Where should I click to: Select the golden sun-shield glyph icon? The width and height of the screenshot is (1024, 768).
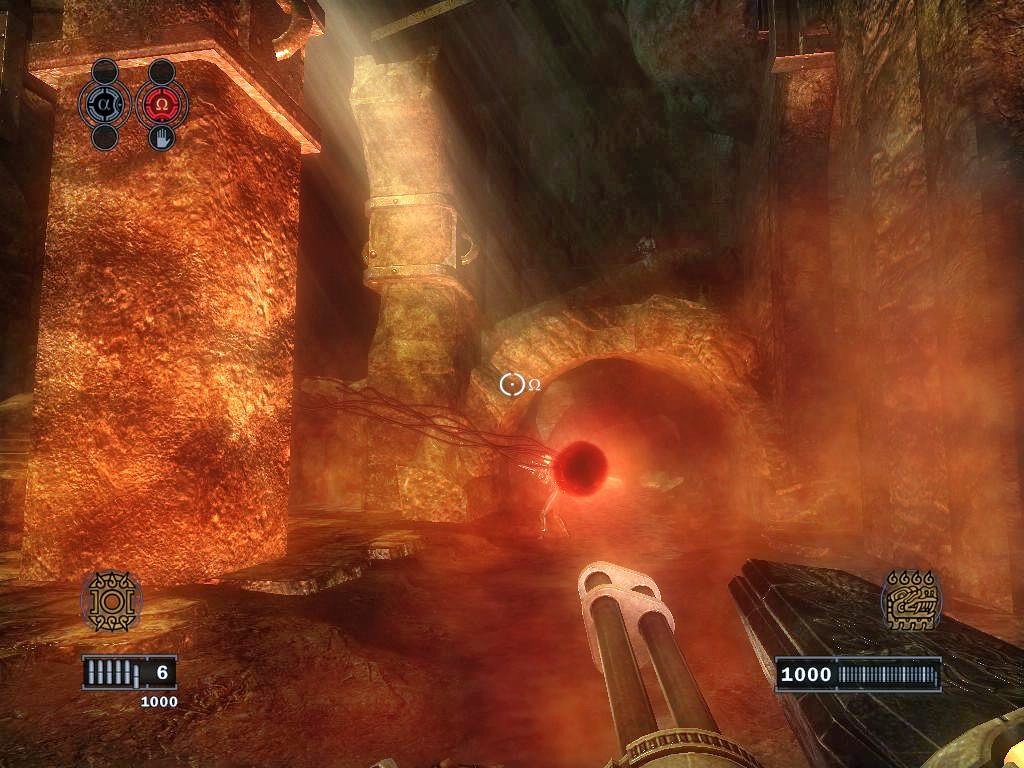[111, 602]
